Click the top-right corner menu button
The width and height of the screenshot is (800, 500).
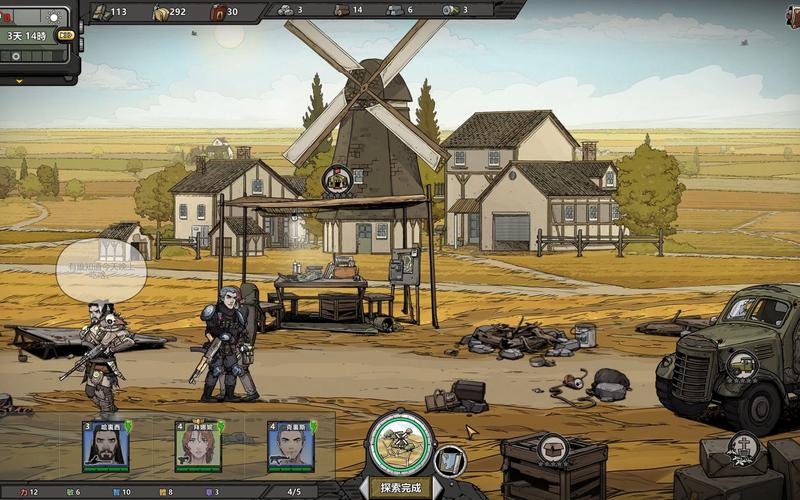coord(793,14)
